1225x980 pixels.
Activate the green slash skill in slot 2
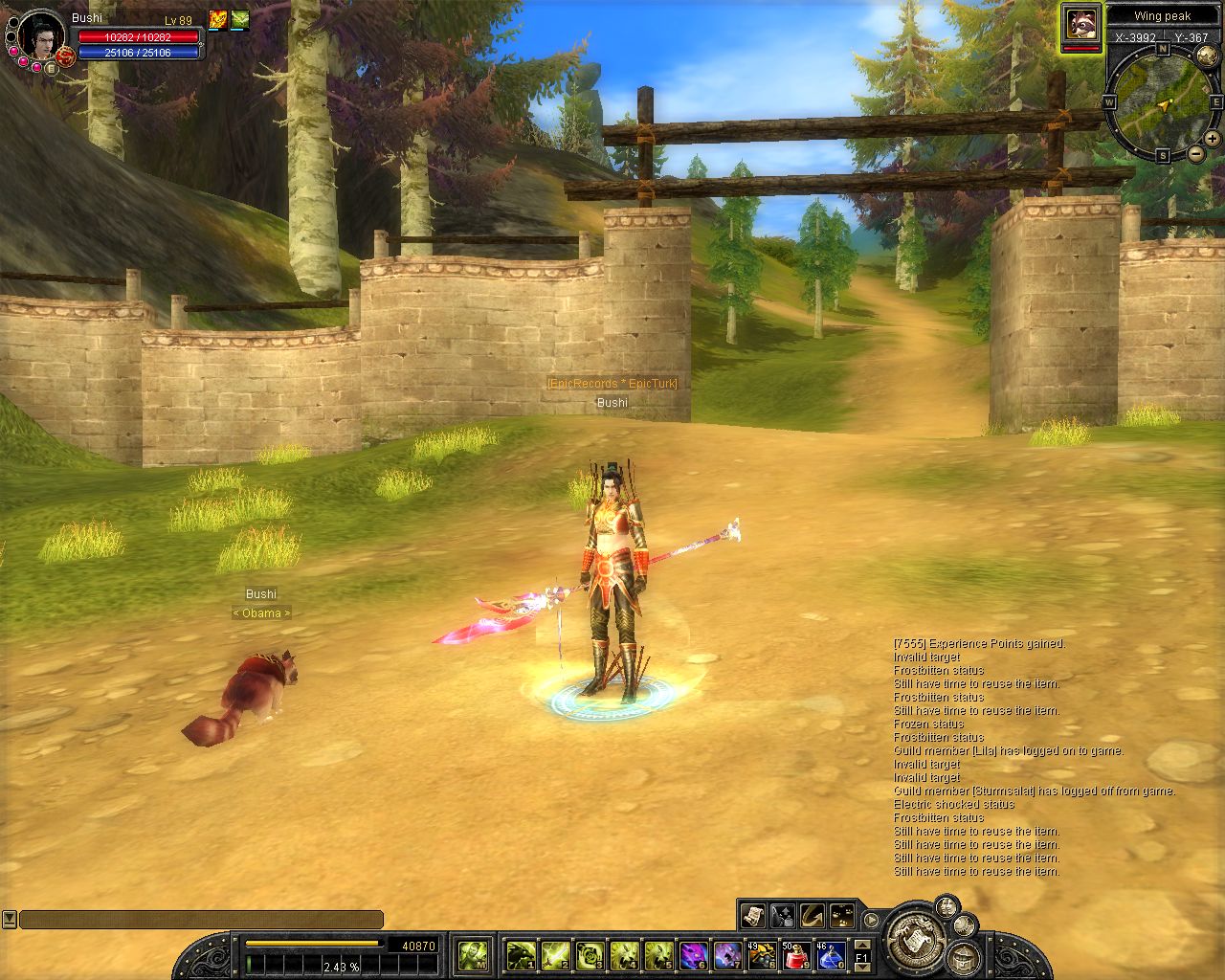[x=555, y=954]
